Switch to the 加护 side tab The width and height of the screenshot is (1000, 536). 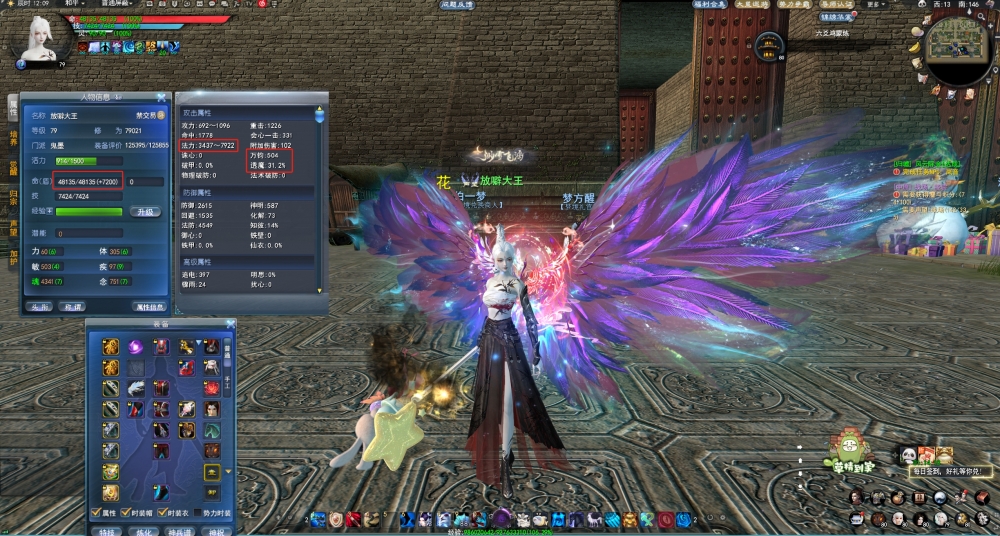tap(14, 258)
